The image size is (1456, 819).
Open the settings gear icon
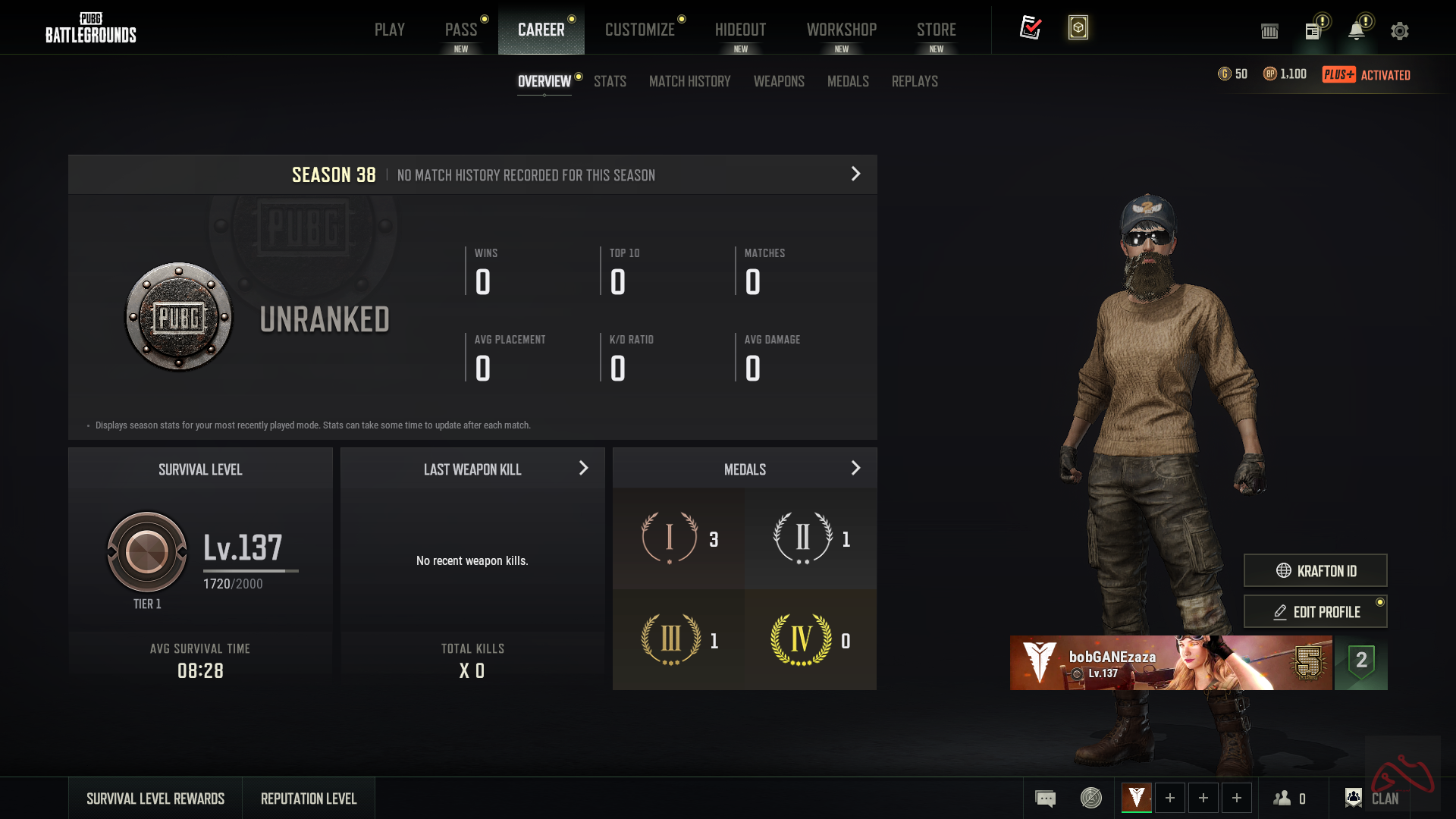point(1399,31)
